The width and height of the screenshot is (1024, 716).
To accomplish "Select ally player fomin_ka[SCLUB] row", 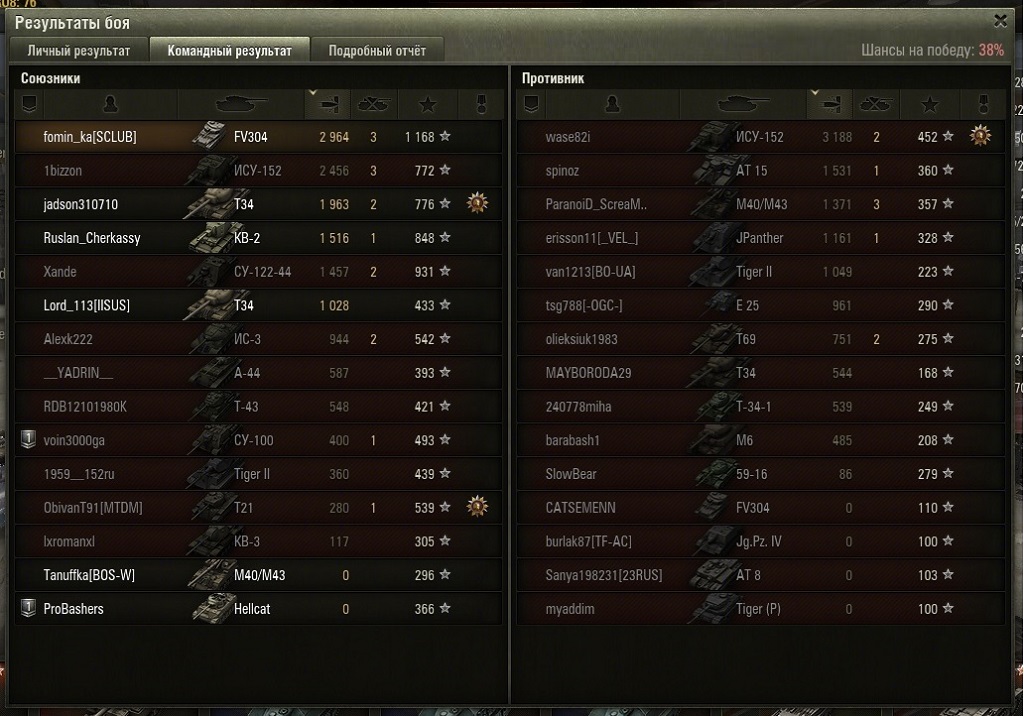I will tap(258, 137).
